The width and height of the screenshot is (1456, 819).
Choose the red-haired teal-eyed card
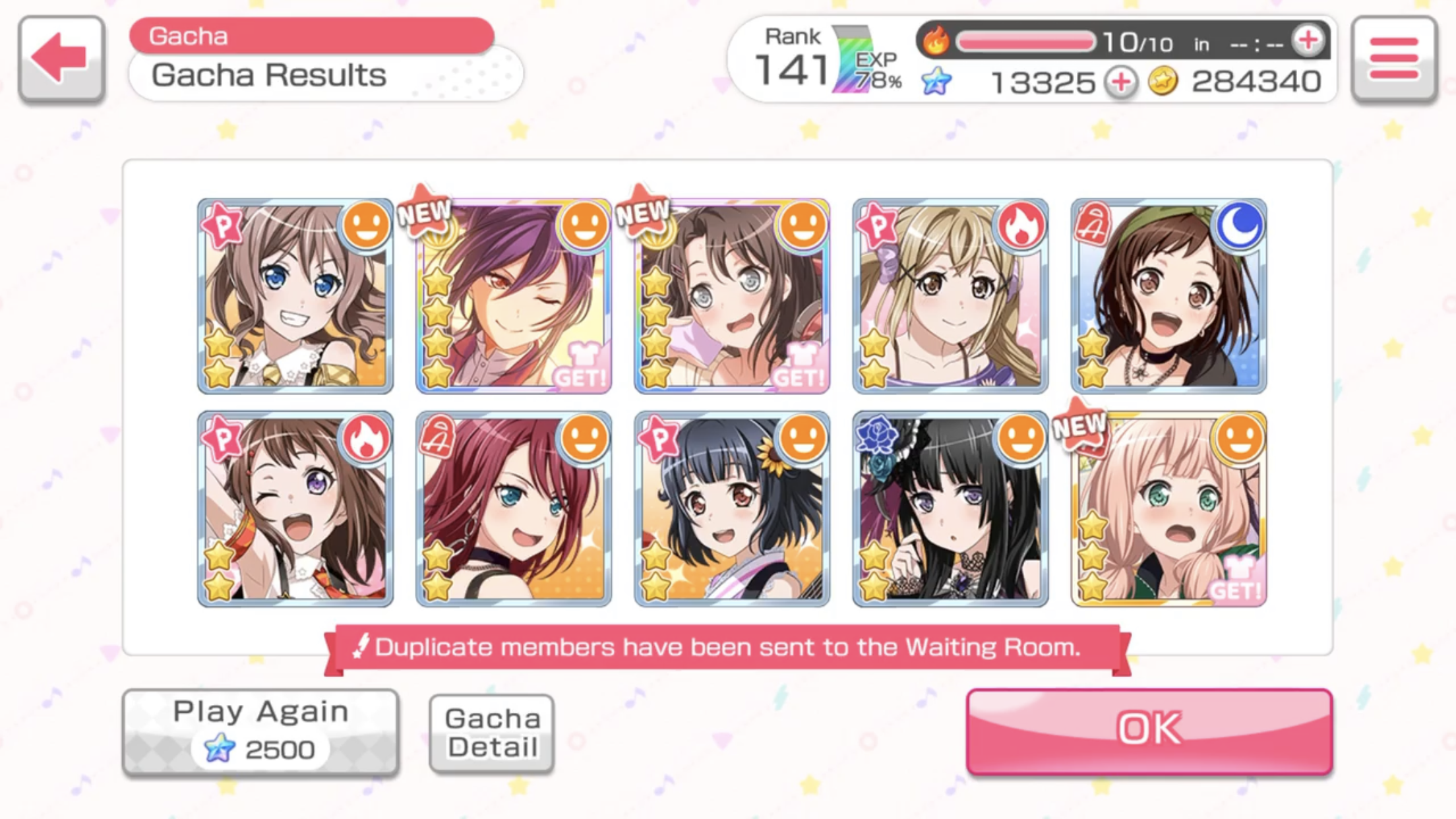pos(514,508)
